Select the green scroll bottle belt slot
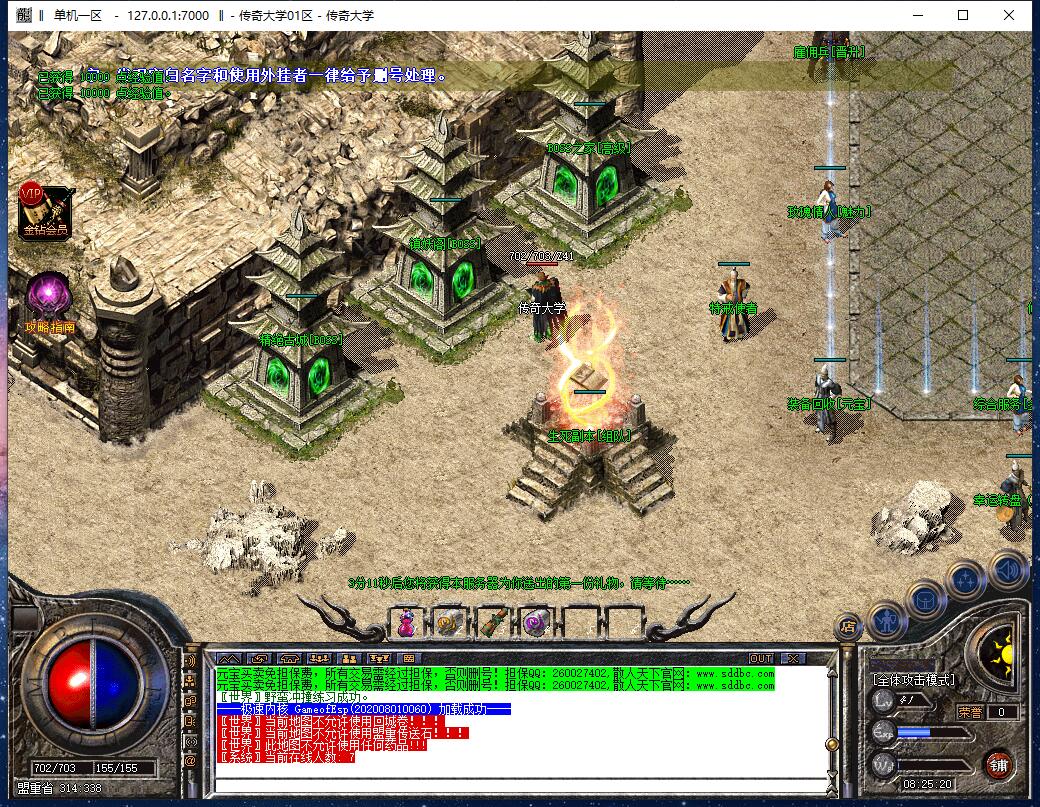Image resolution: width=1040 pixels, height=807 pixels. [491, 622]
